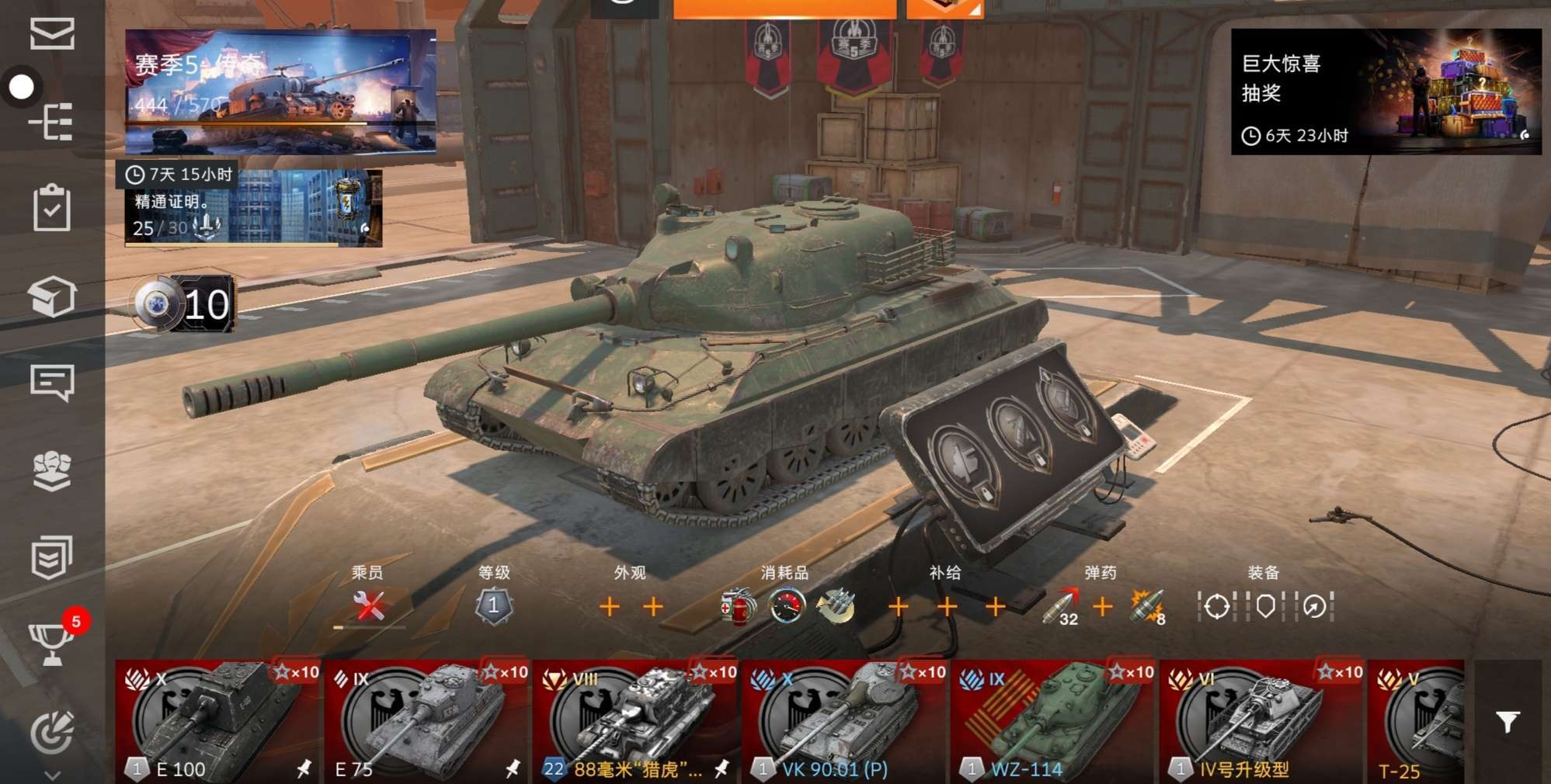Open the 乘员 crew skills

[x=369, y=606]
